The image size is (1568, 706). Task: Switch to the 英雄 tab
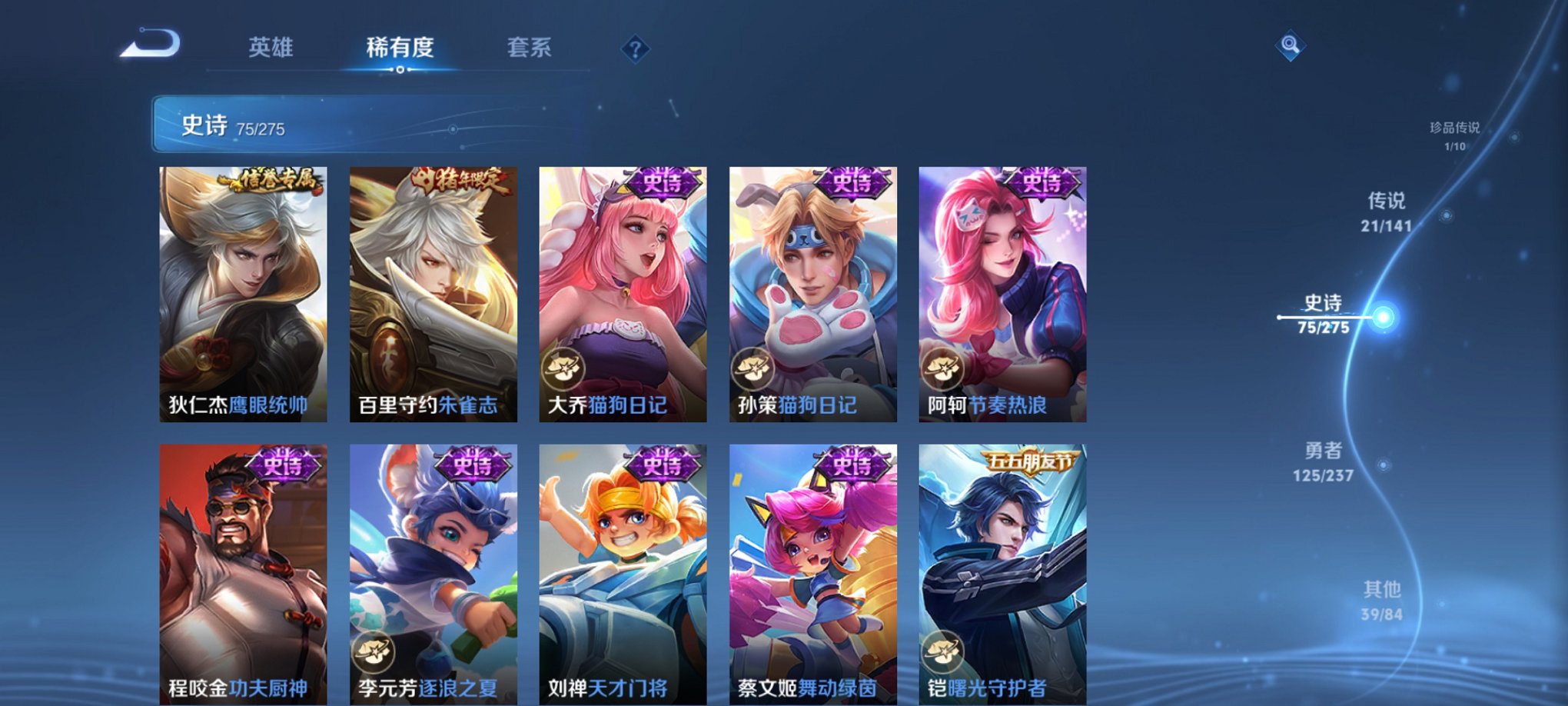(x=271, y=48)
